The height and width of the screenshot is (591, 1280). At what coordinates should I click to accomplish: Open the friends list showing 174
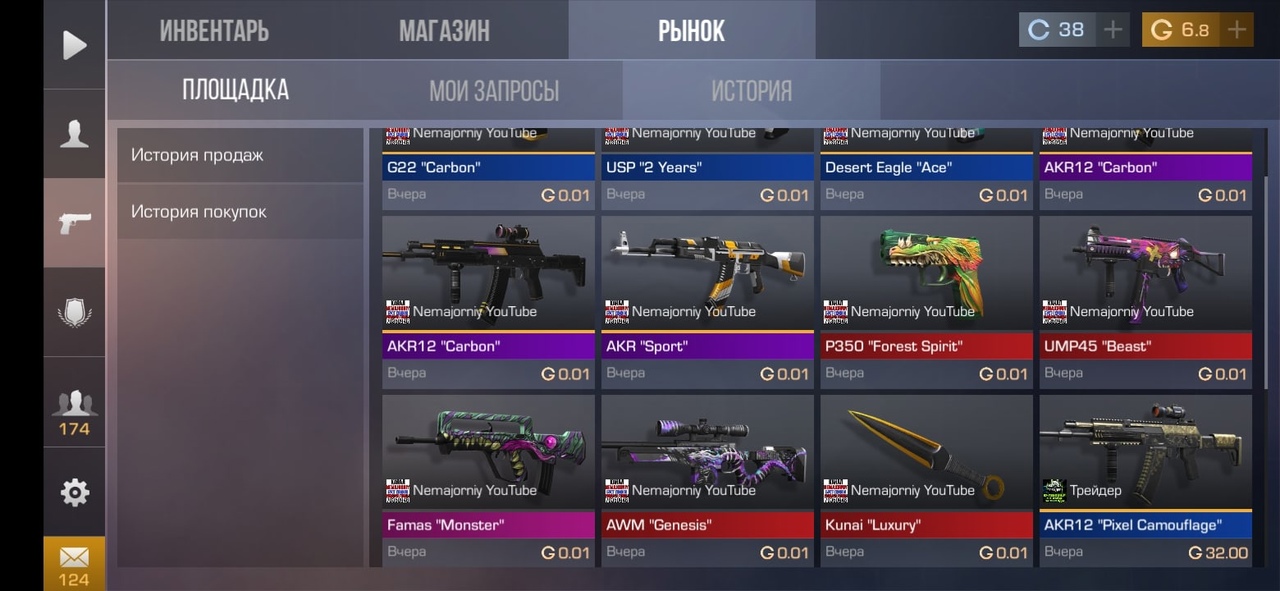point(74,410)
